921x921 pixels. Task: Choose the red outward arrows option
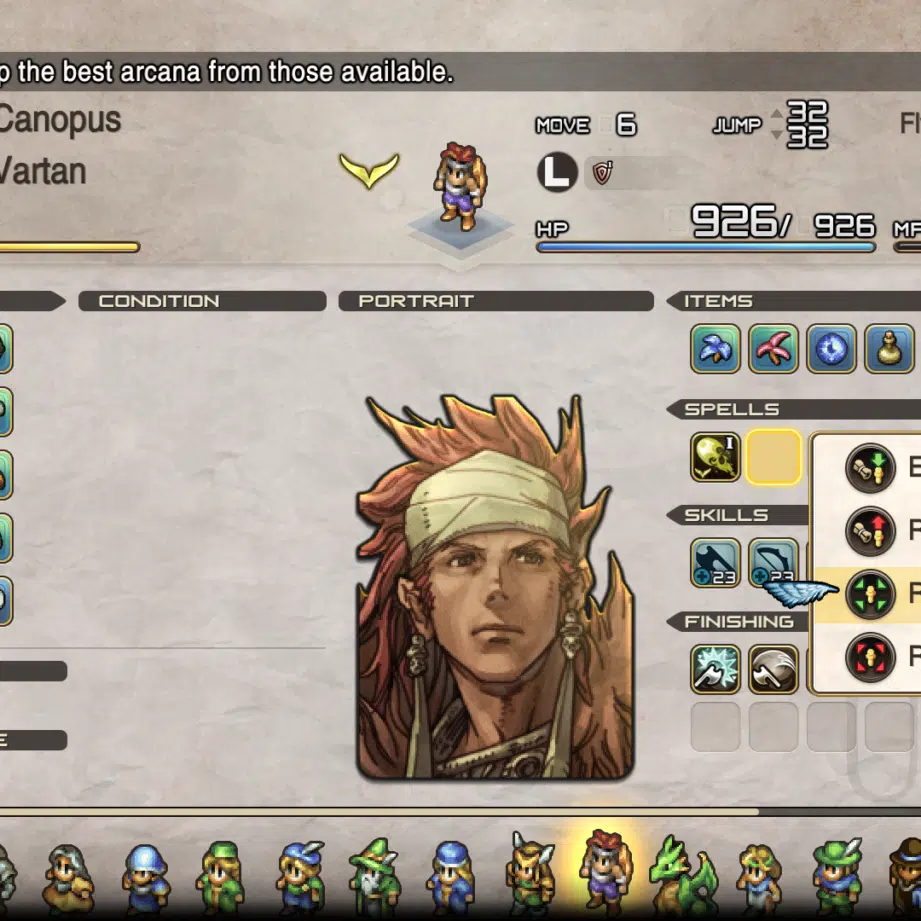(869, 657)
